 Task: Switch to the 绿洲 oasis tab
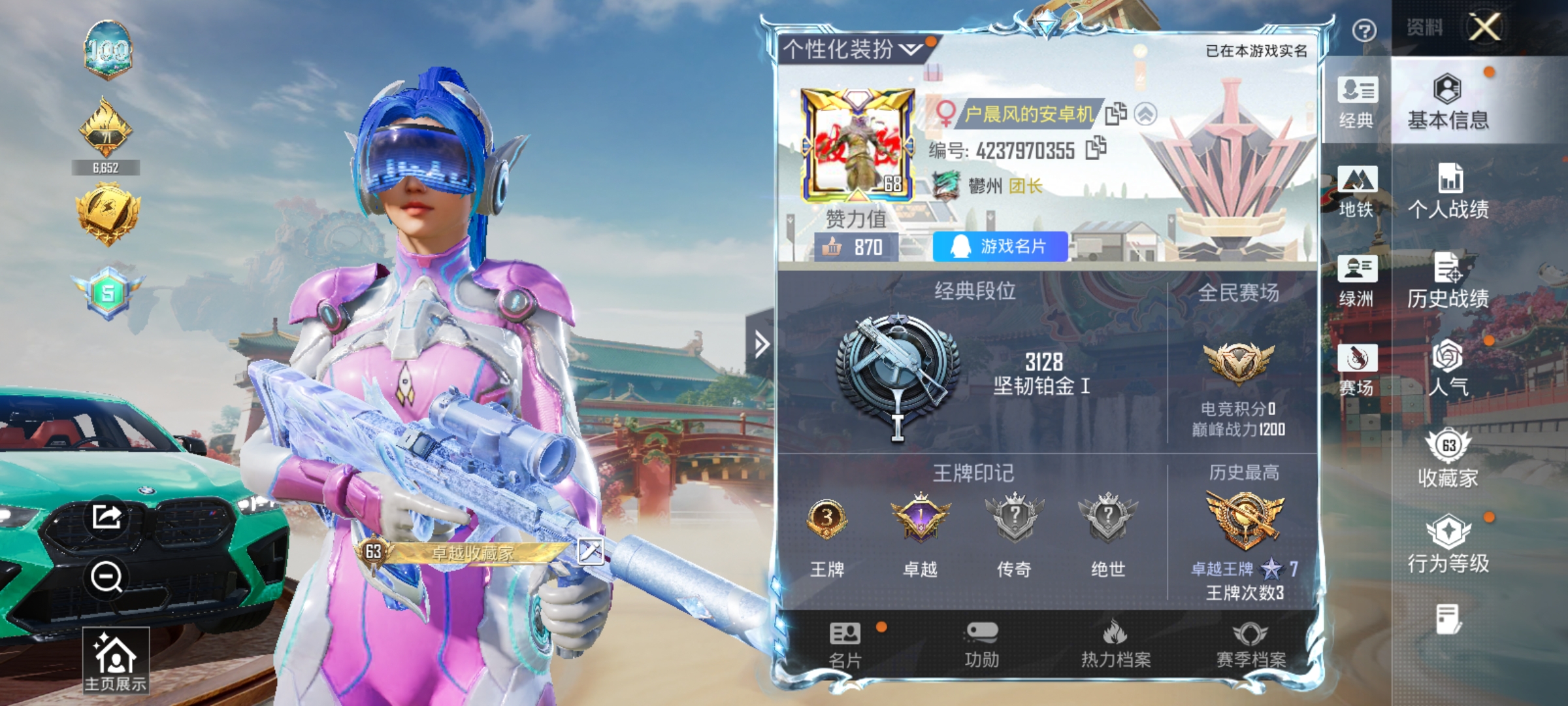coord(1357,280)
